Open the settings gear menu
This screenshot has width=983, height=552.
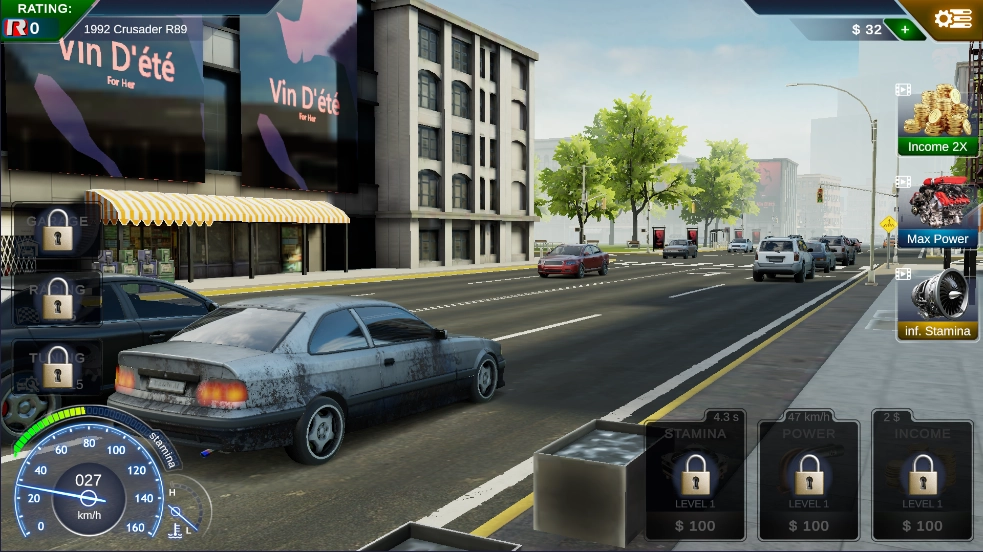[952, 19]
